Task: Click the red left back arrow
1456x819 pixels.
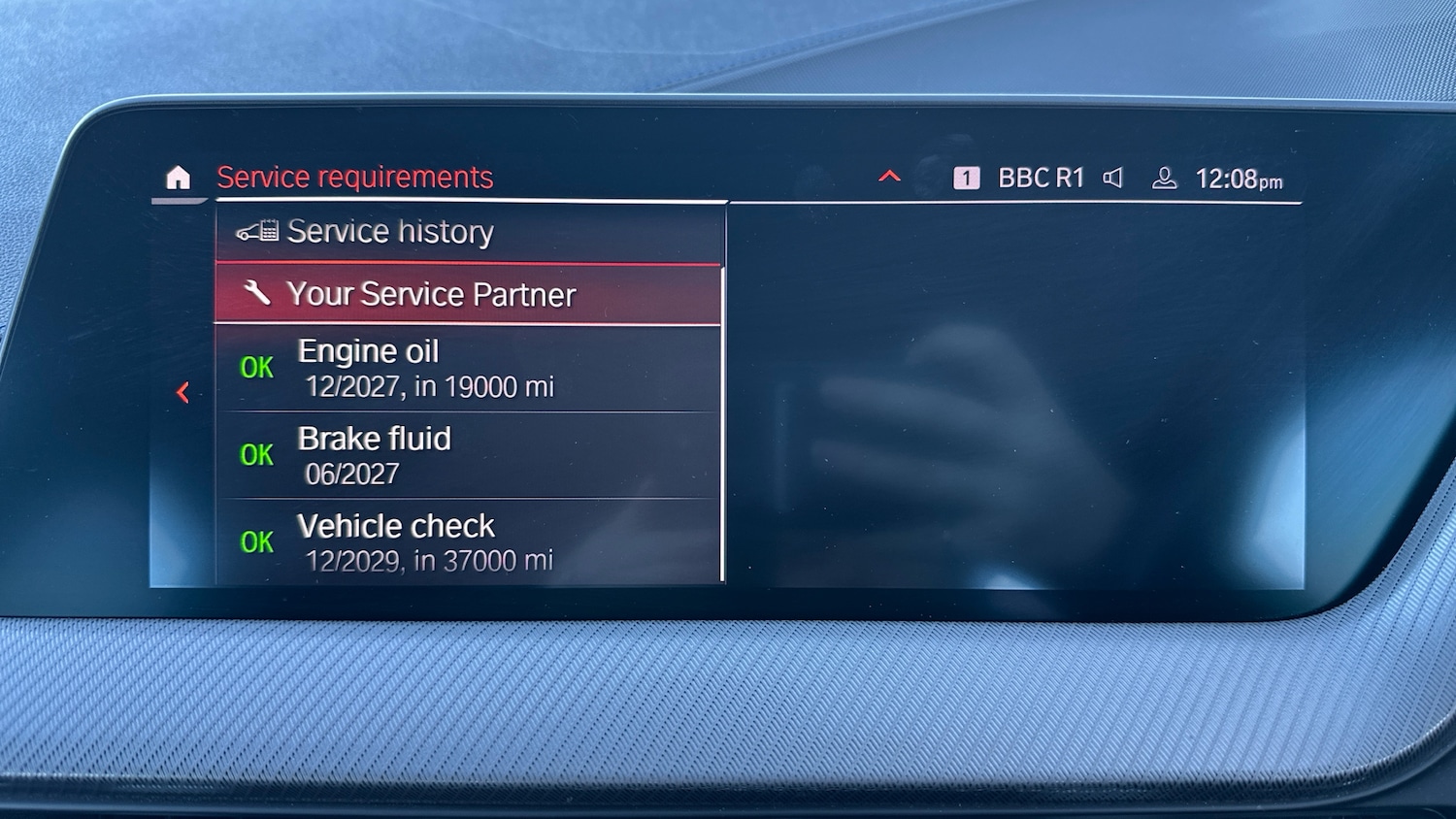Action: pos(182,392)
